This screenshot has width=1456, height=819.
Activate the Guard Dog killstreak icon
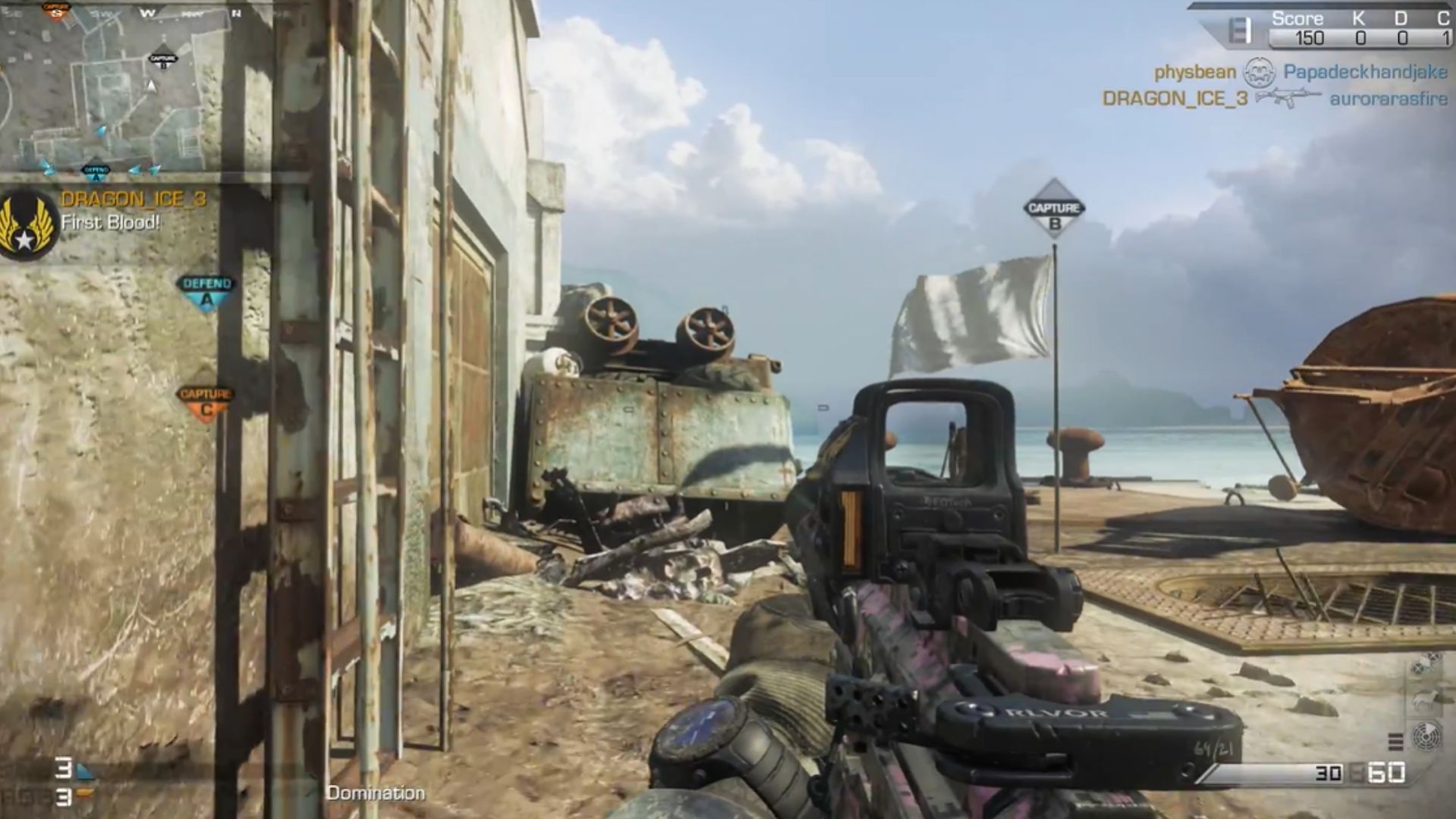tap(1424, 701)
